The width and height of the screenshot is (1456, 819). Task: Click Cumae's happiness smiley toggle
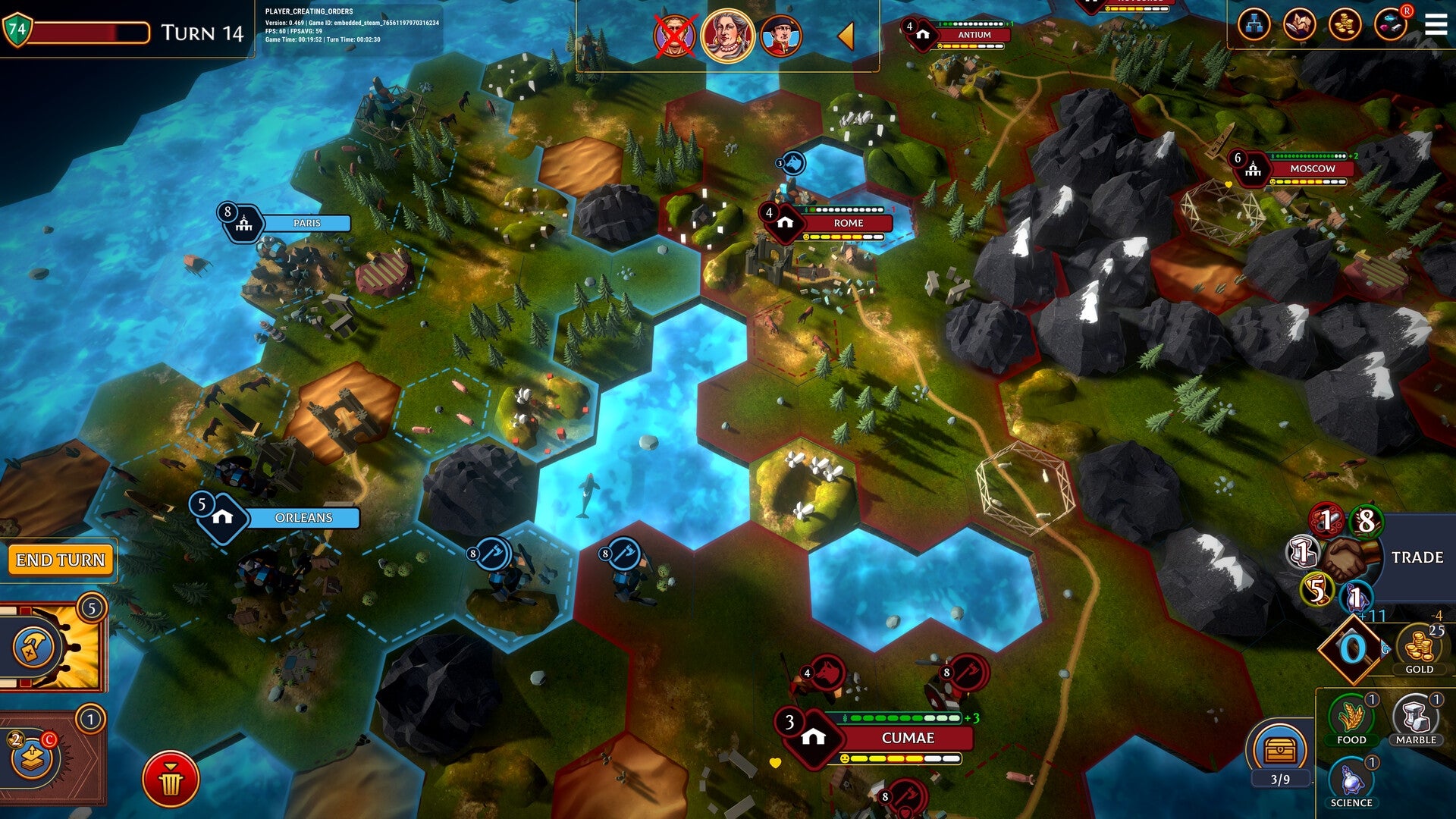[845, 758]
